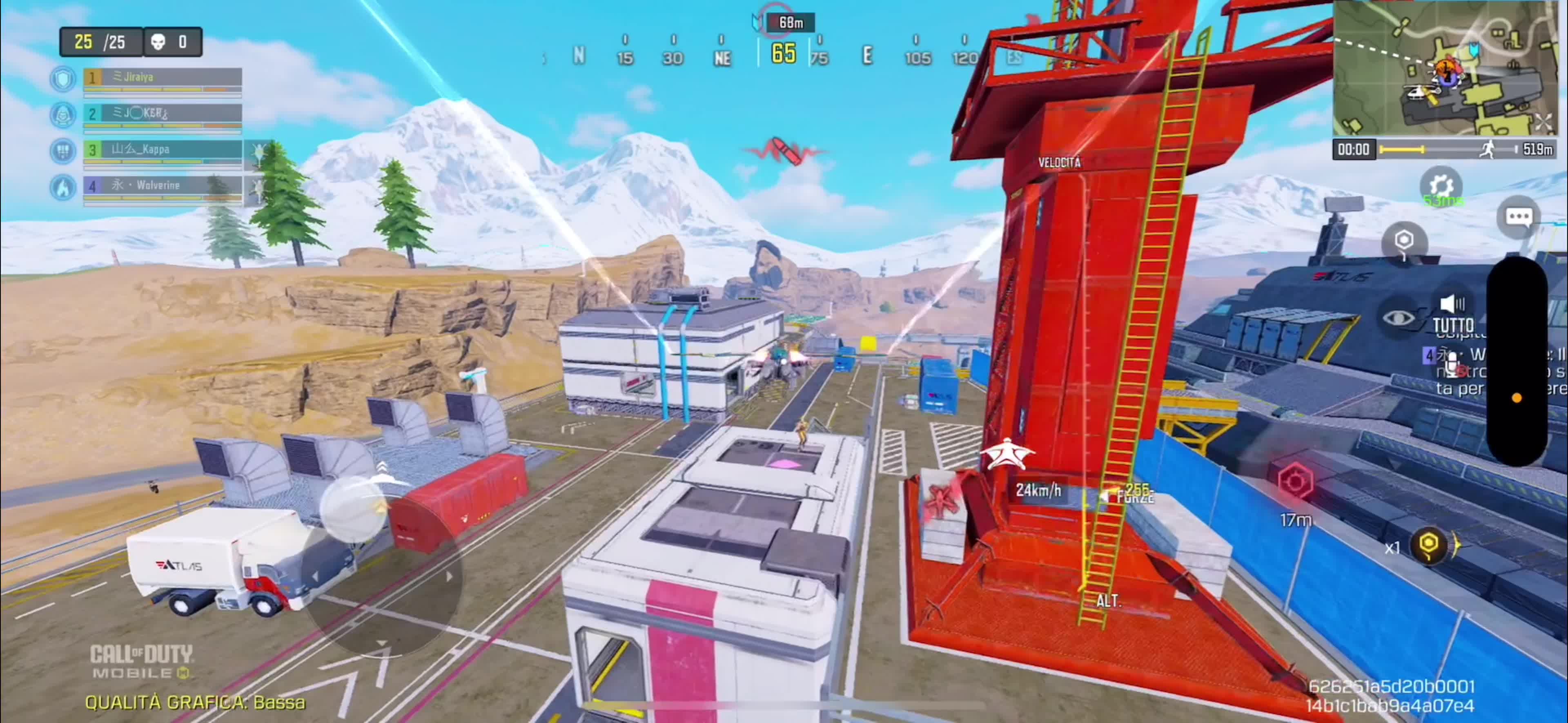Select teammate Wolverine in squad list
1568x723 pixels.
tap(162, 186)
